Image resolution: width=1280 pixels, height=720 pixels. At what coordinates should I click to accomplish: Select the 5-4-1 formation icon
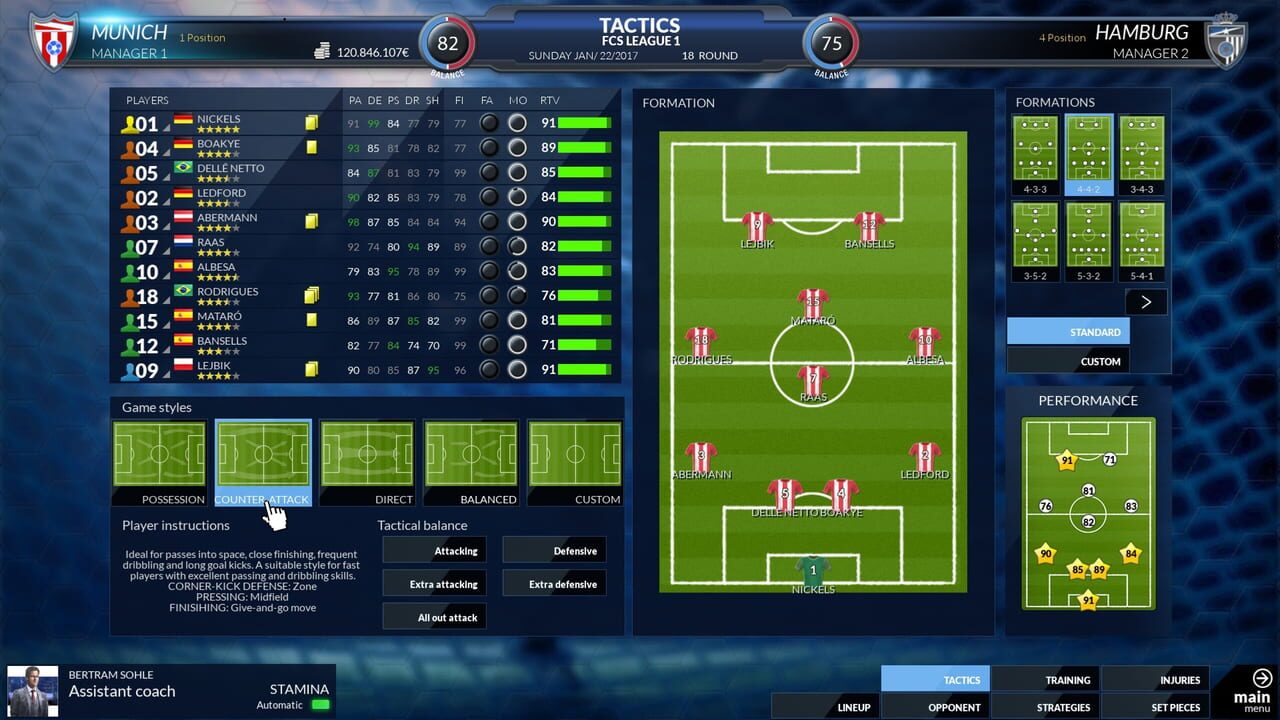point(1140,240)
